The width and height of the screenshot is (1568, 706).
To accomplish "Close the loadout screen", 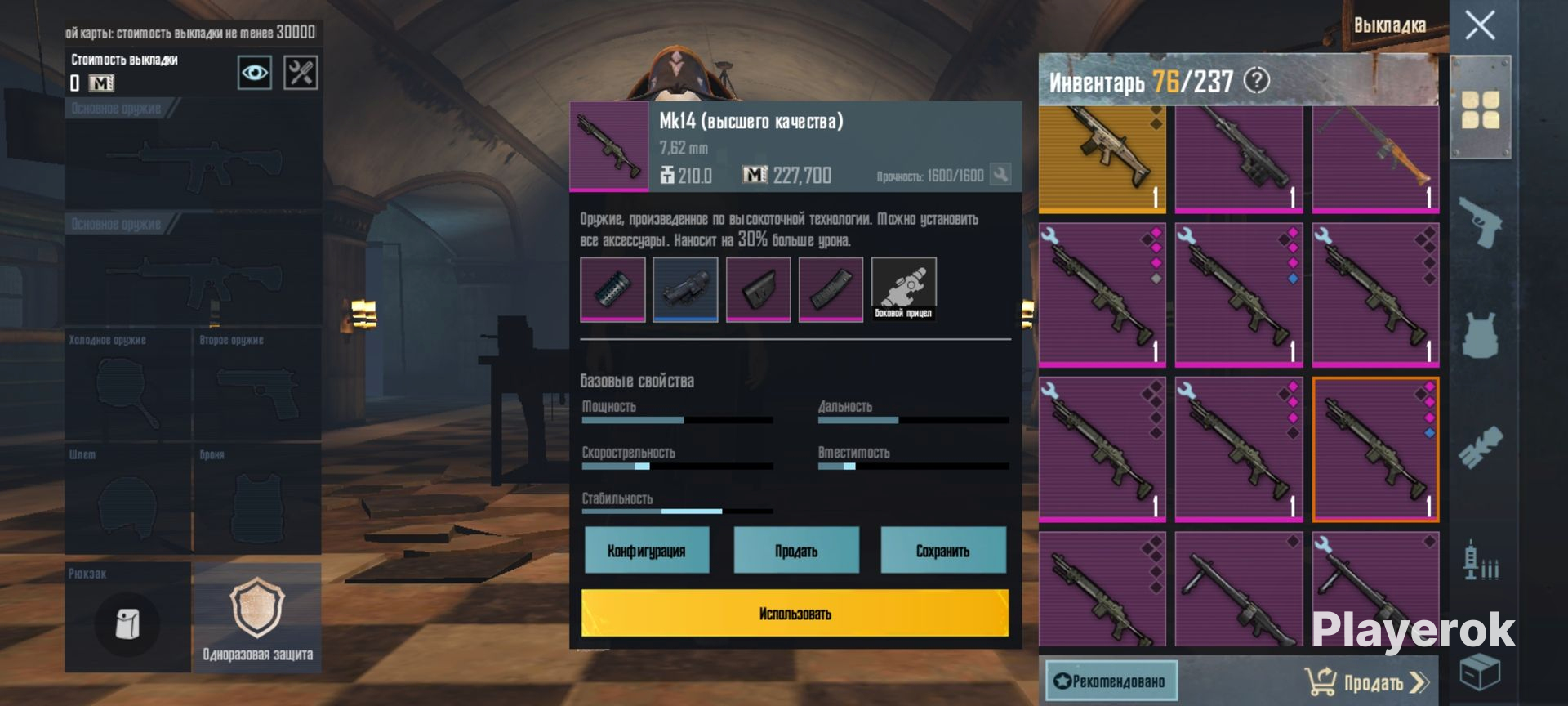I will (x=1479, y=25).
